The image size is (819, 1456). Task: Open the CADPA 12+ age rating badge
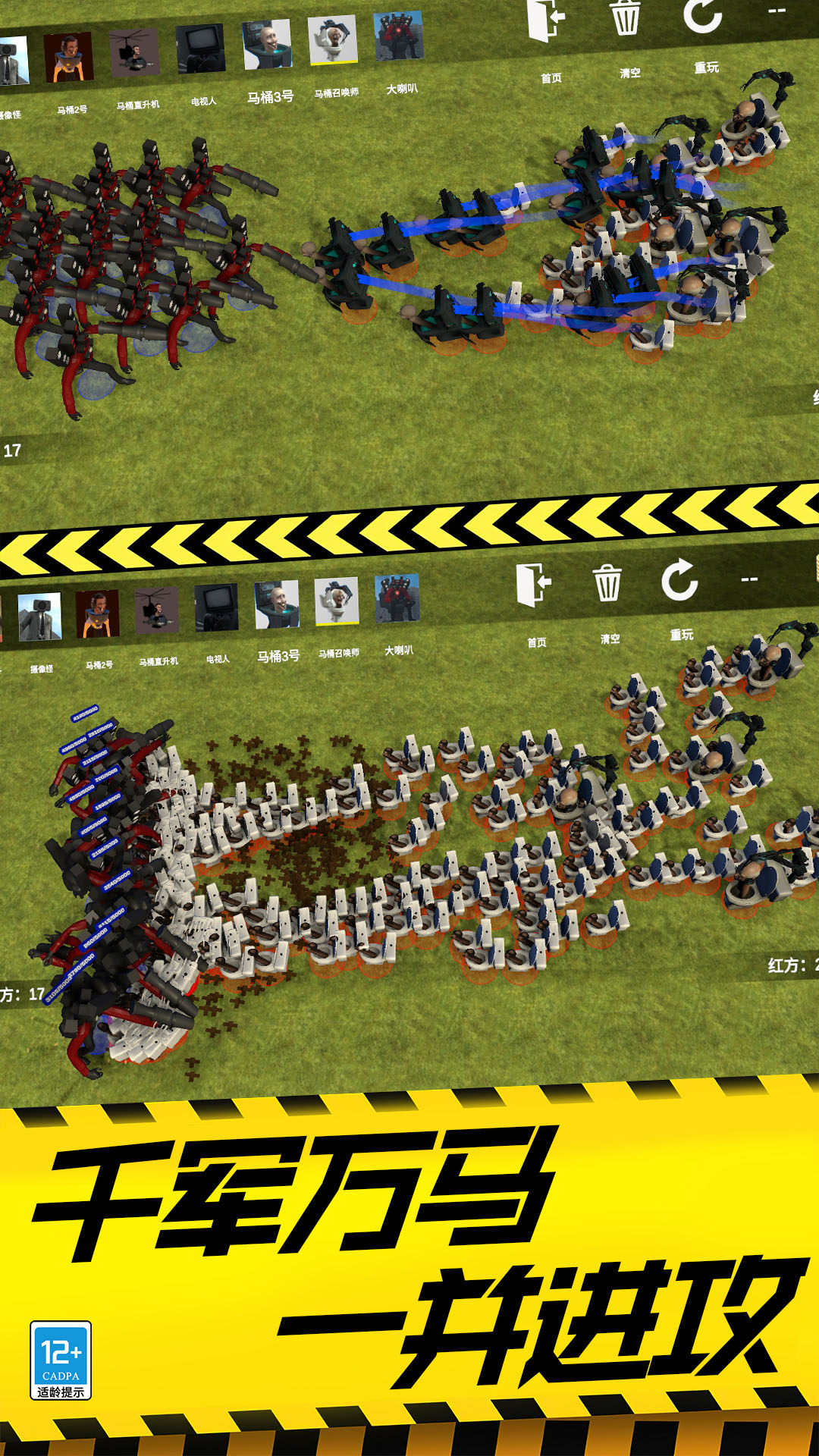pos(61,1360)
